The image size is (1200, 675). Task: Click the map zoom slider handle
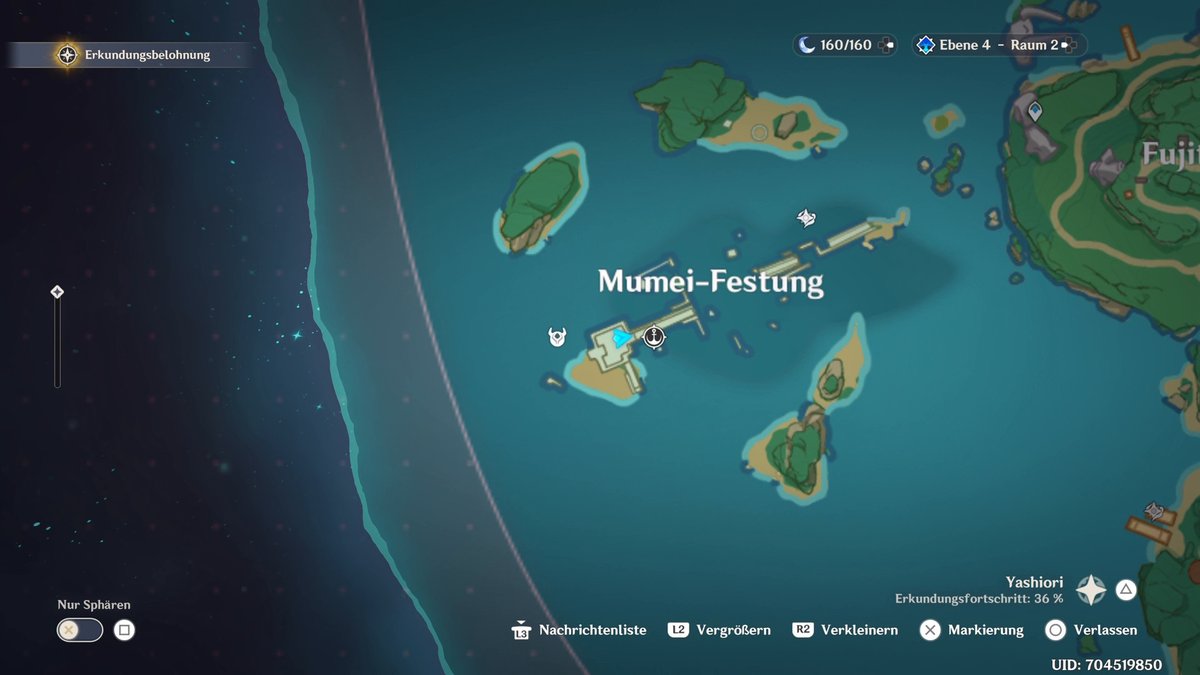[x=57, y=292]
